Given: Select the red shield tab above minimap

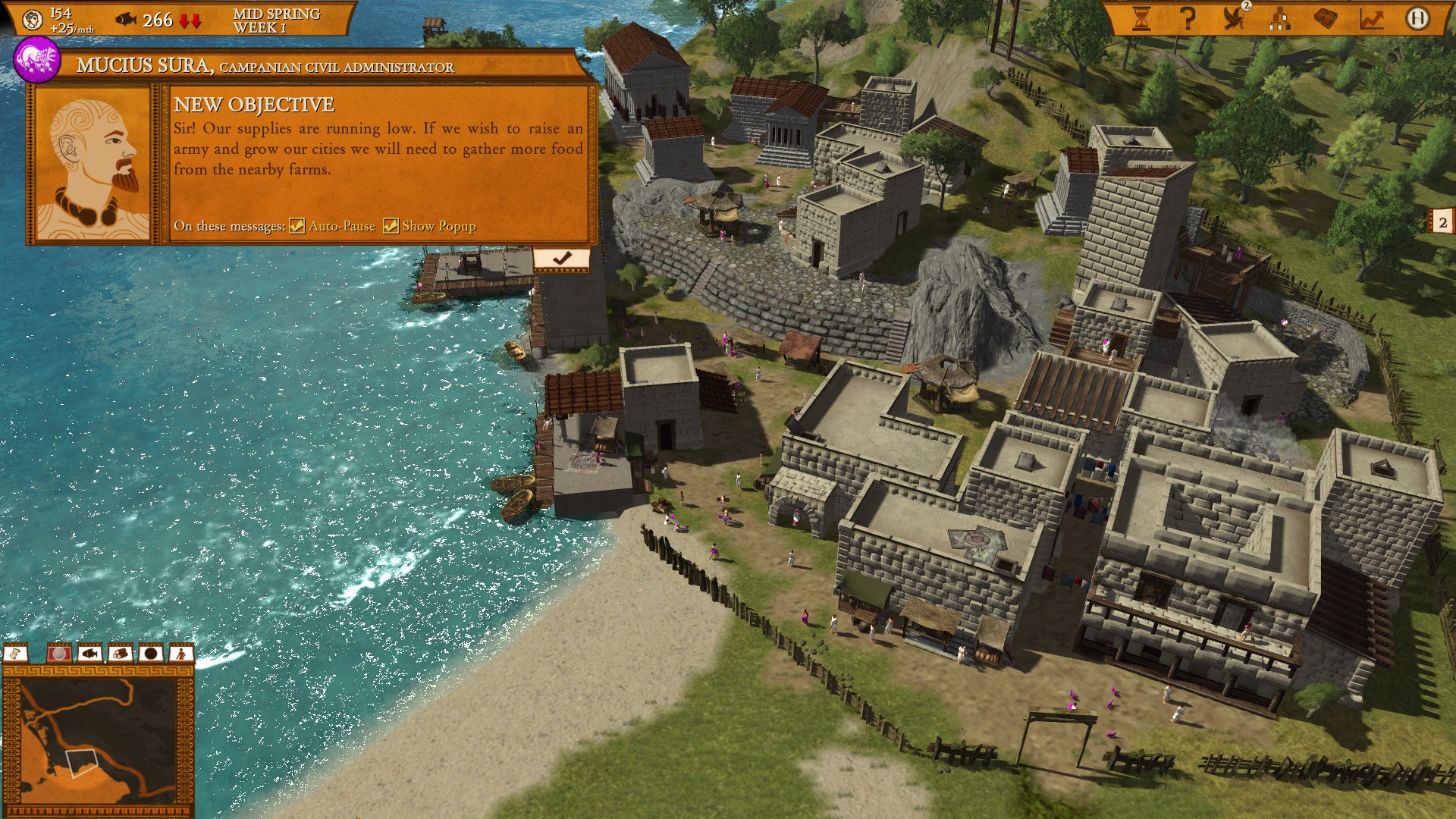Looking at the screenshot, I should tap(58, 653).
